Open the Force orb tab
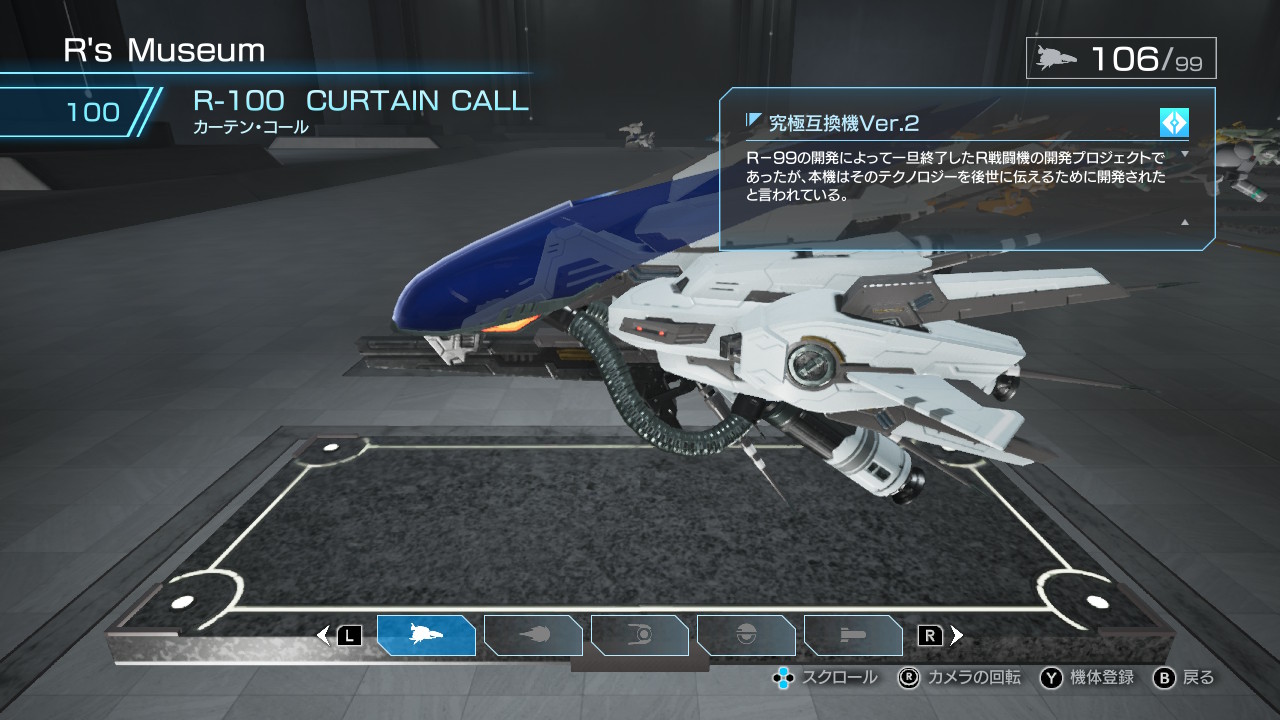Viewport: 1280px width, 720px height. (x=640, y=635)
